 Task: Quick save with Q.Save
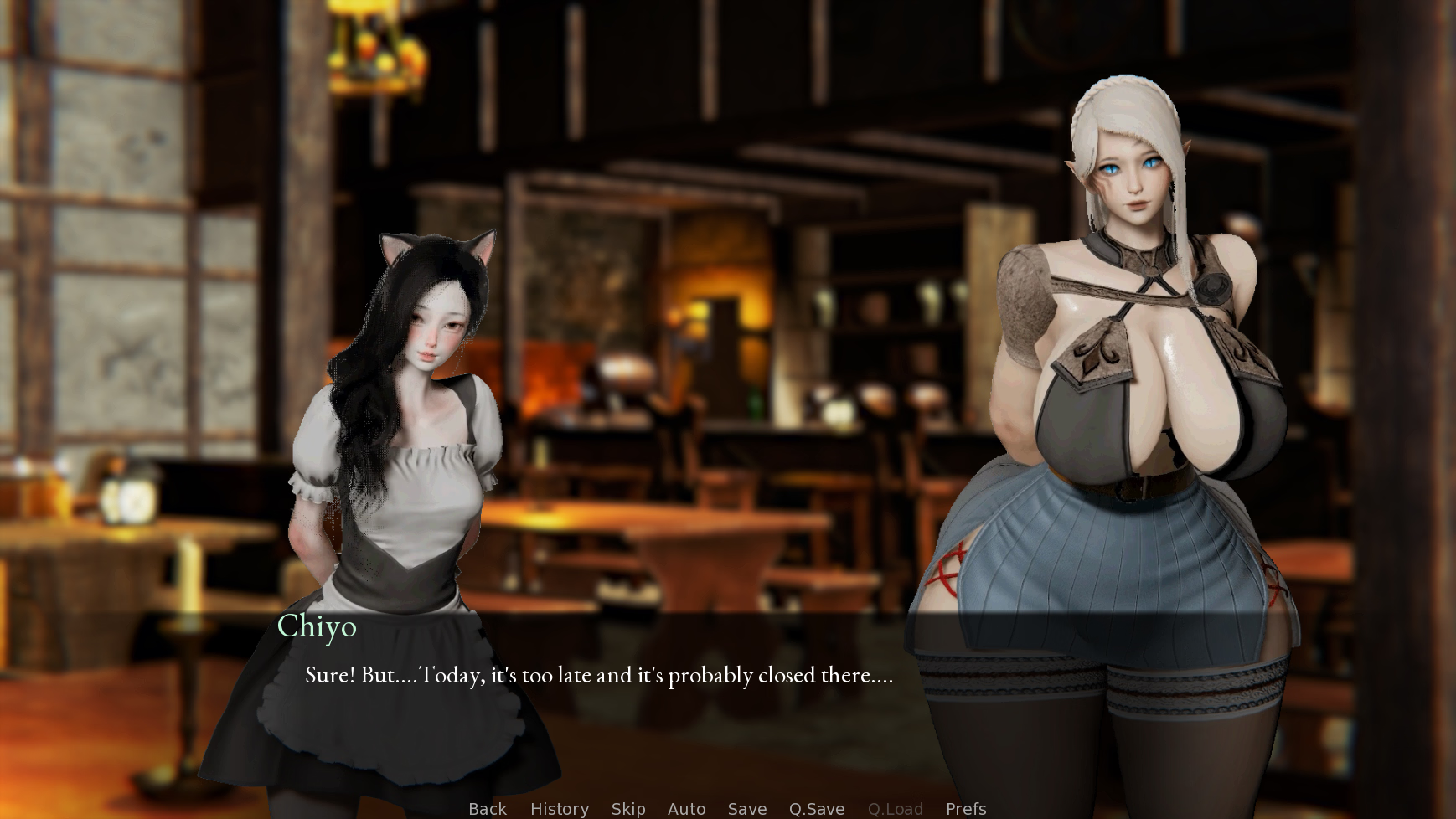[x=817, y=809]
